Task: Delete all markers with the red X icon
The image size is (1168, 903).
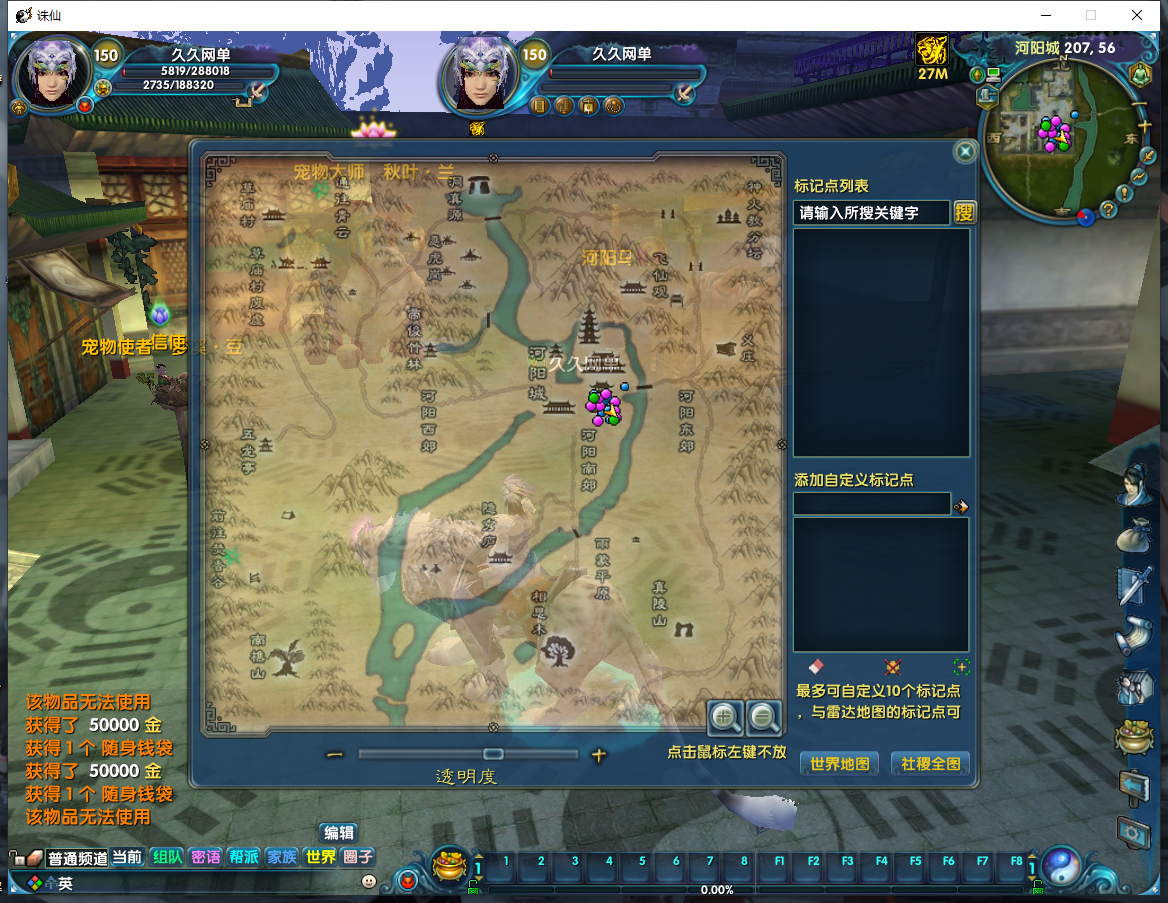Action: (x=893, y=667)
